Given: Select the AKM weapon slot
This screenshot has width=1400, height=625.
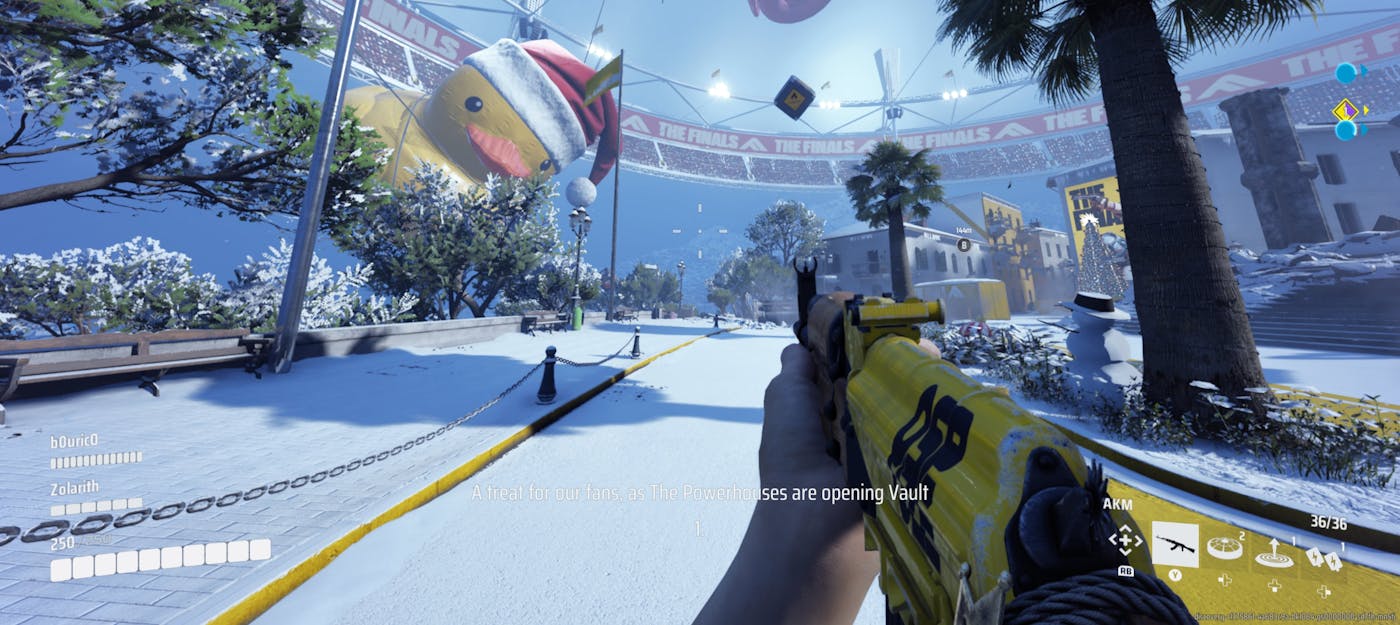Looking at the screenshot, I should [1175, 547].
